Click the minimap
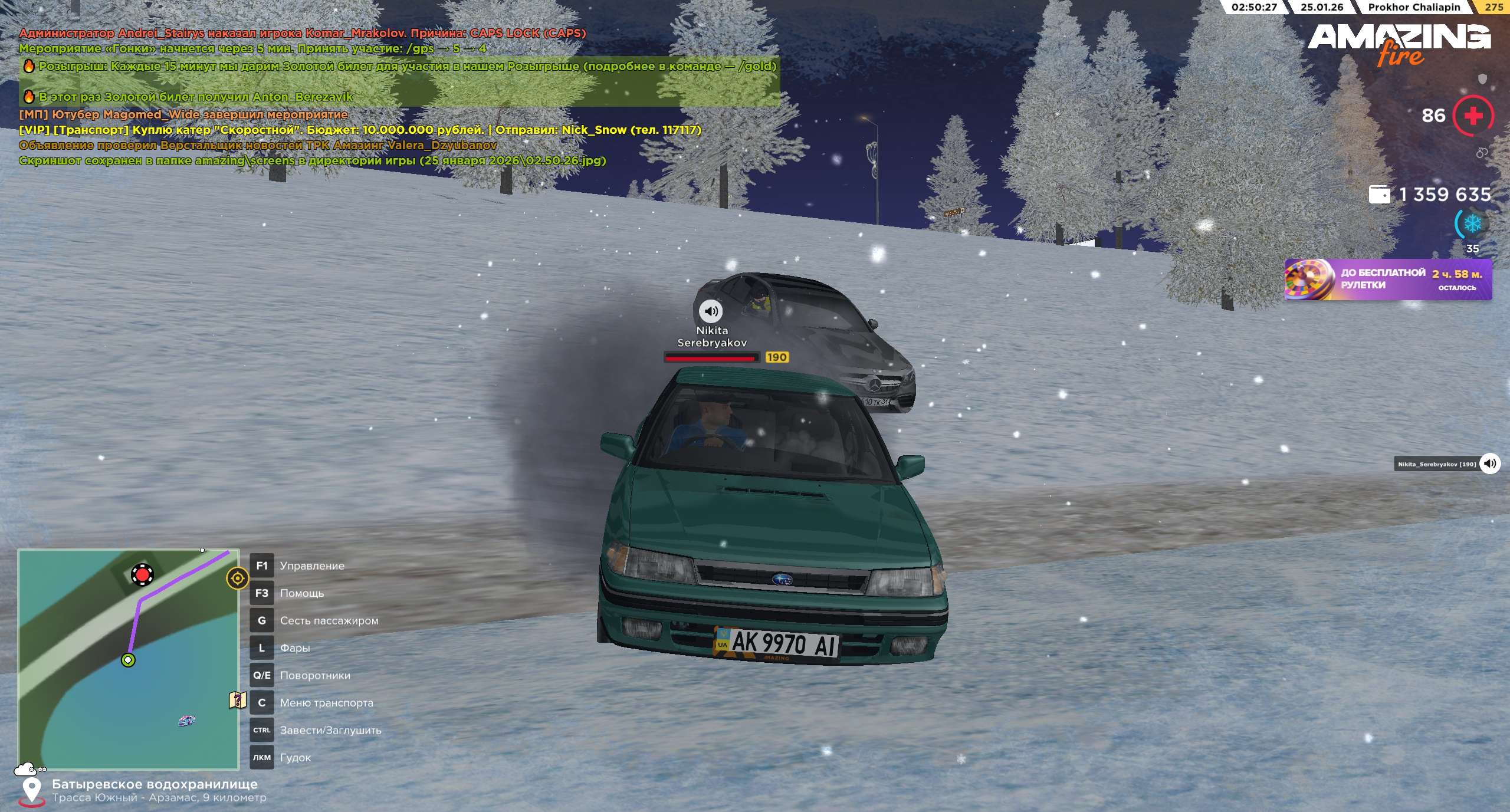The height and width of the screenshot is (812, 1510). (128, 659)
